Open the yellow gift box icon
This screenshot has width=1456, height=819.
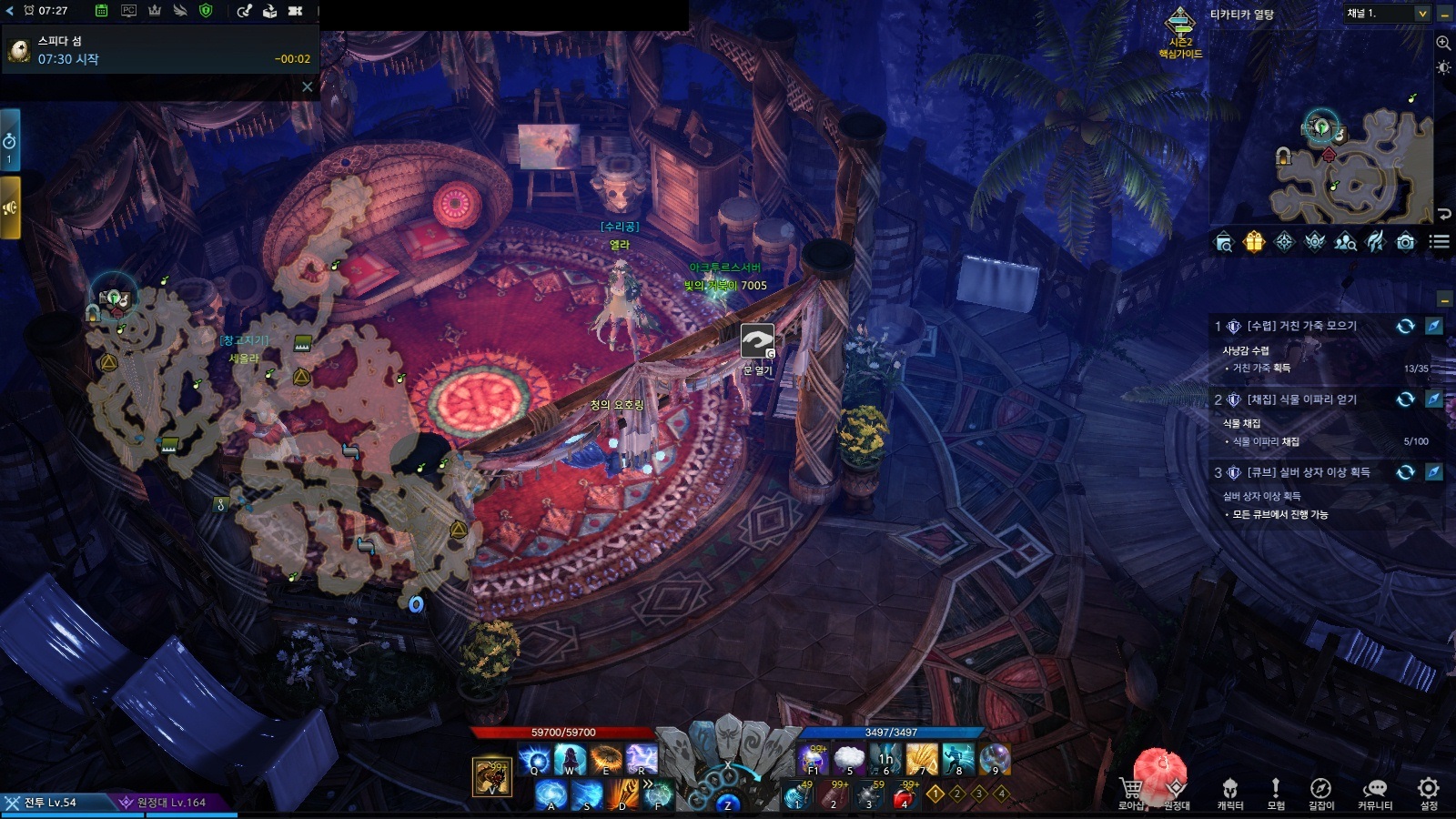(x=1254, y=242)
